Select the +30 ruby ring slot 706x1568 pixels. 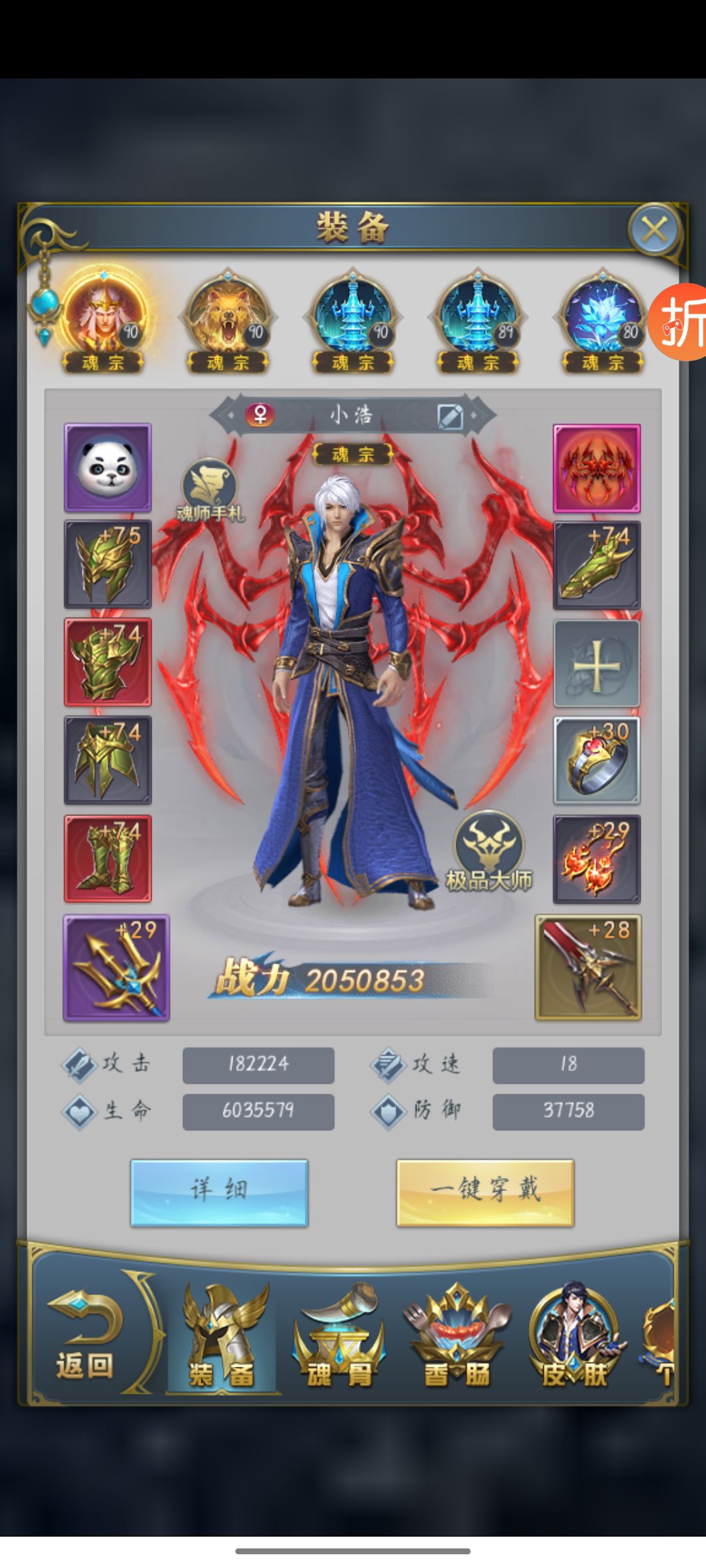(597, 760)
